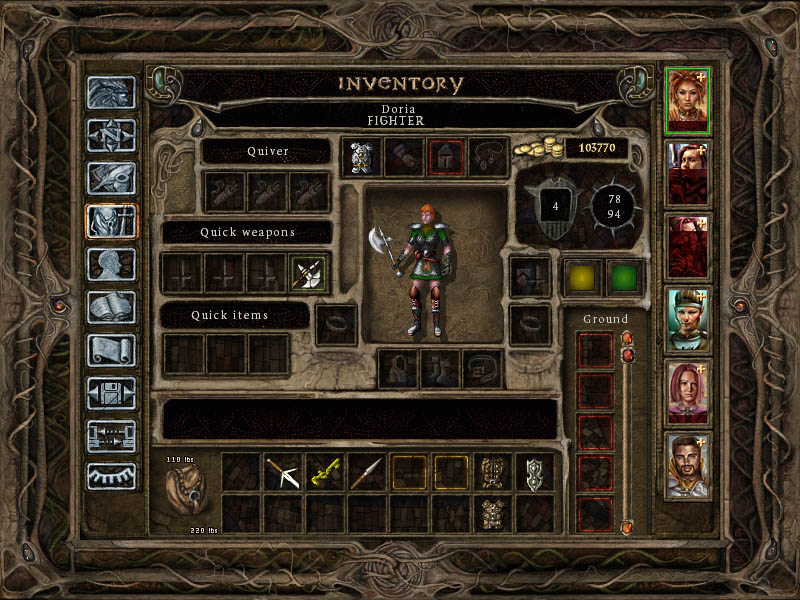Change the green minor color swatch
Screen dimensions: 800x600
pyautogui.click(x=625, y=277)
